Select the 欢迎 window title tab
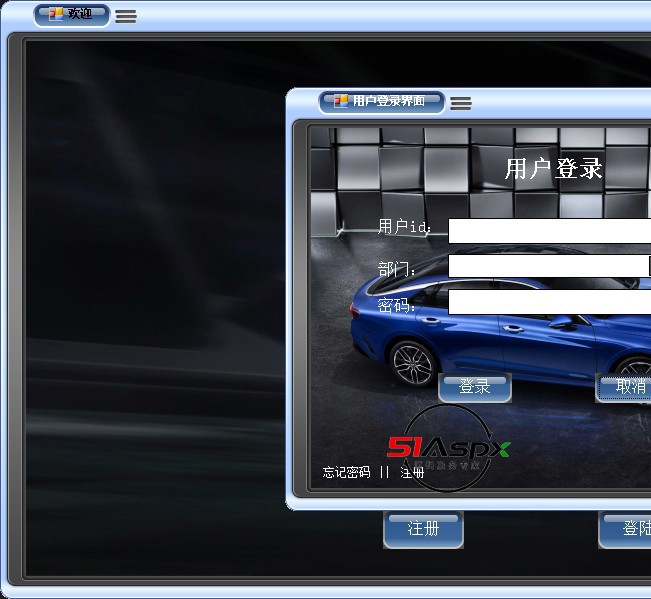 [71, 15]
